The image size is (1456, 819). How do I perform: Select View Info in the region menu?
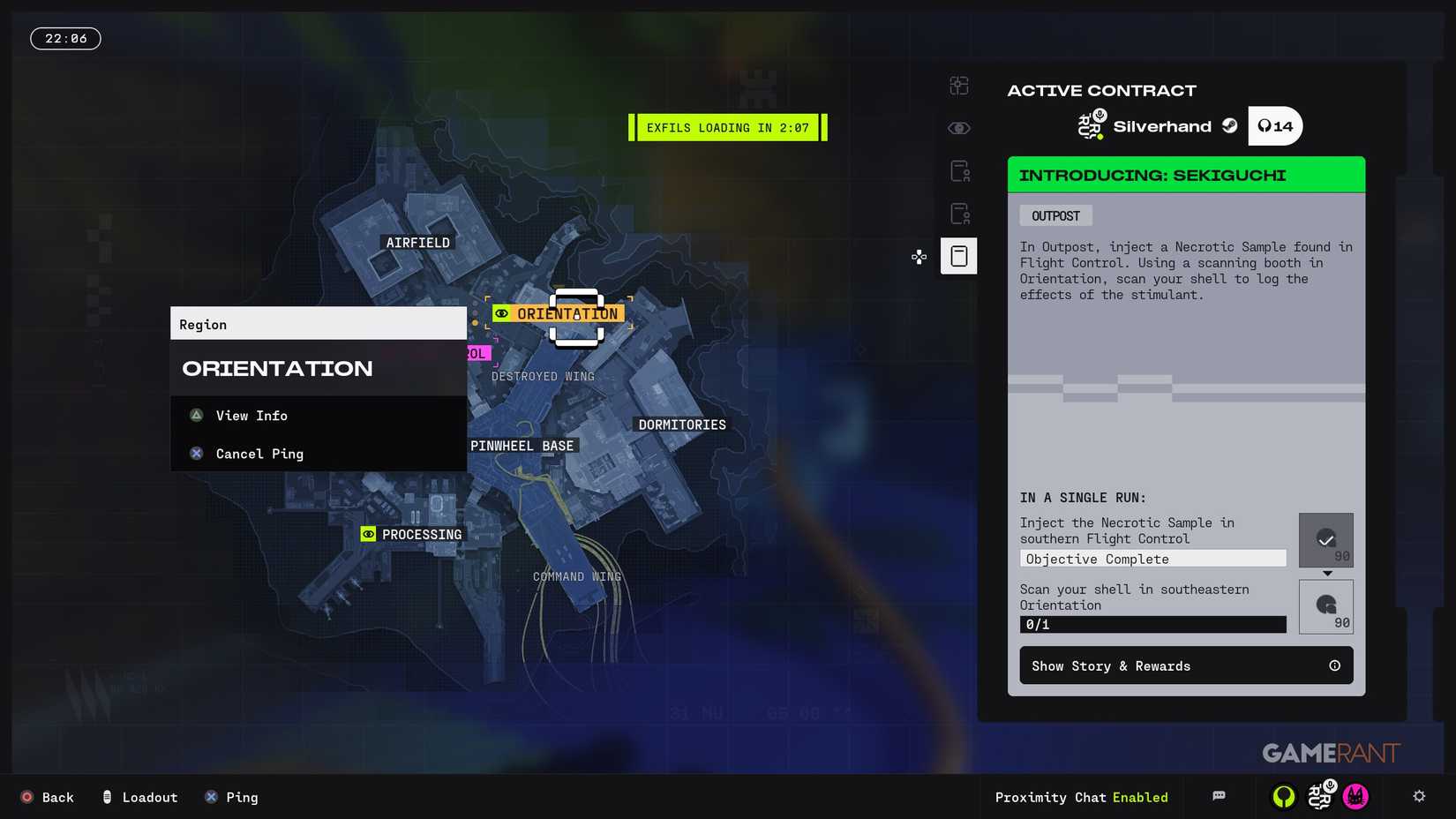[251, 416]
